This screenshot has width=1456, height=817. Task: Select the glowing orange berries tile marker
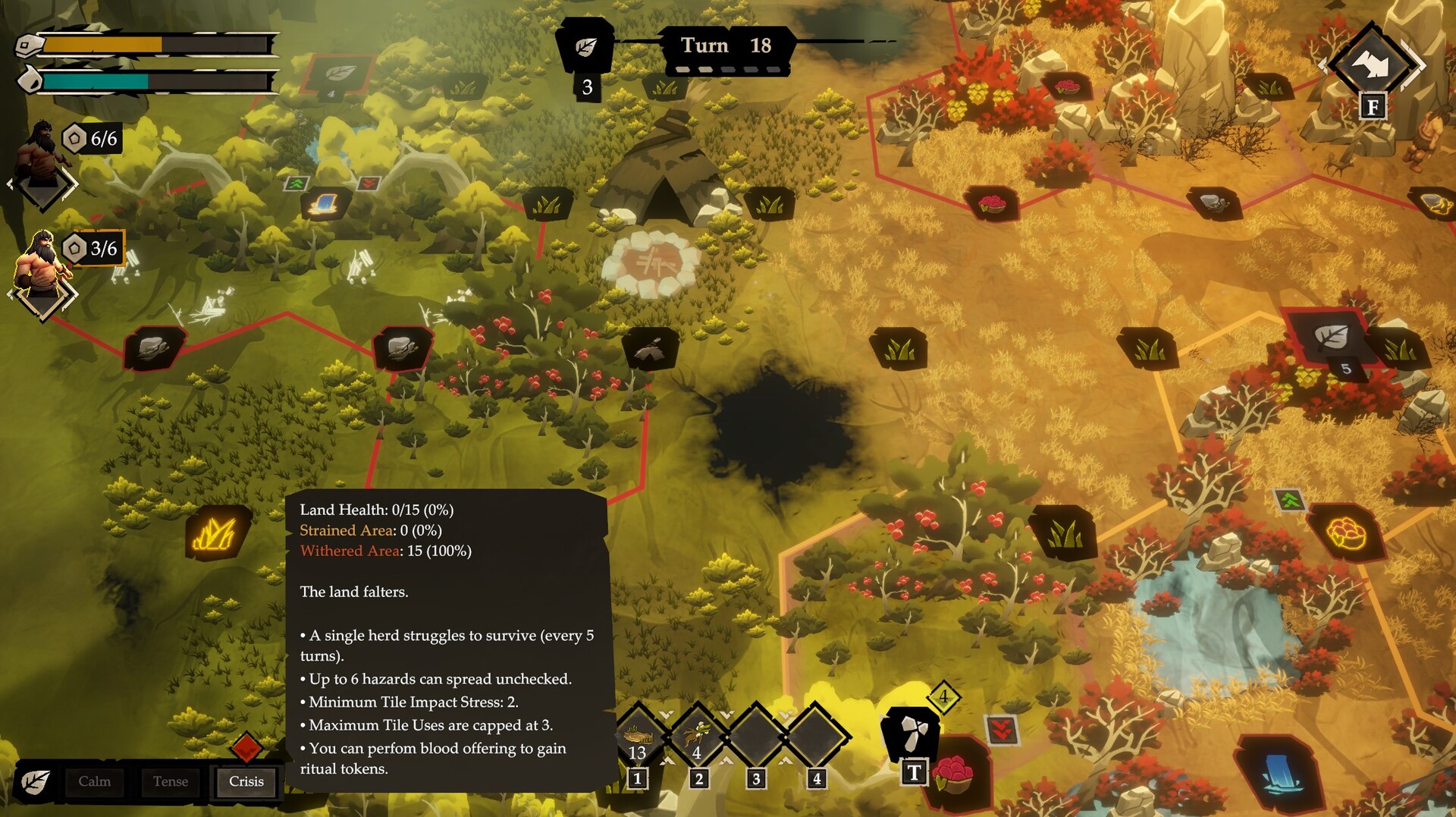click(1345, 533)
